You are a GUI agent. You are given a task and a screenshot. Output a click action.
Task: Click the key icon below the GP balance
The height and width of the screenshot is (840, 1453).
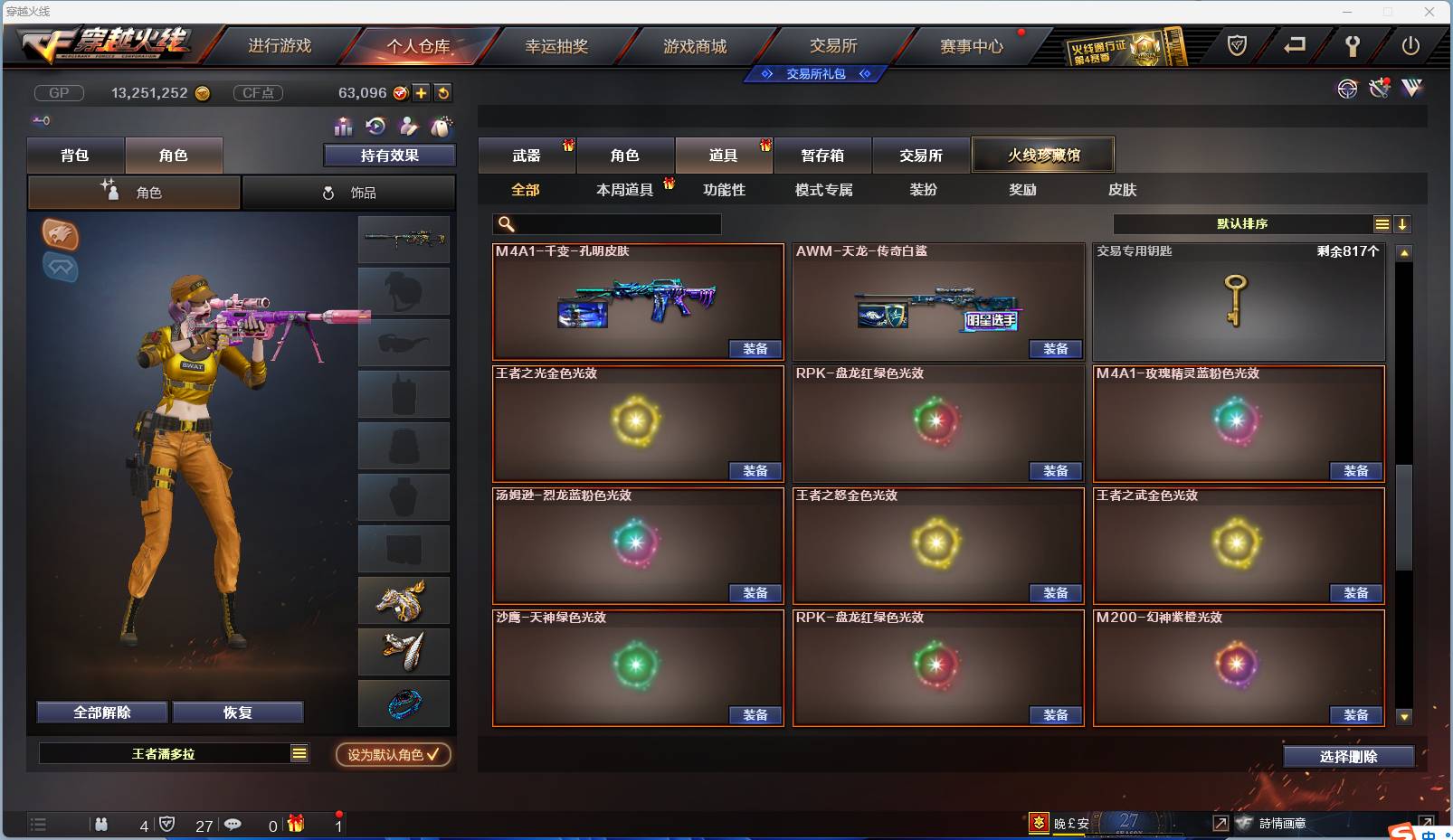click(39, 119)
